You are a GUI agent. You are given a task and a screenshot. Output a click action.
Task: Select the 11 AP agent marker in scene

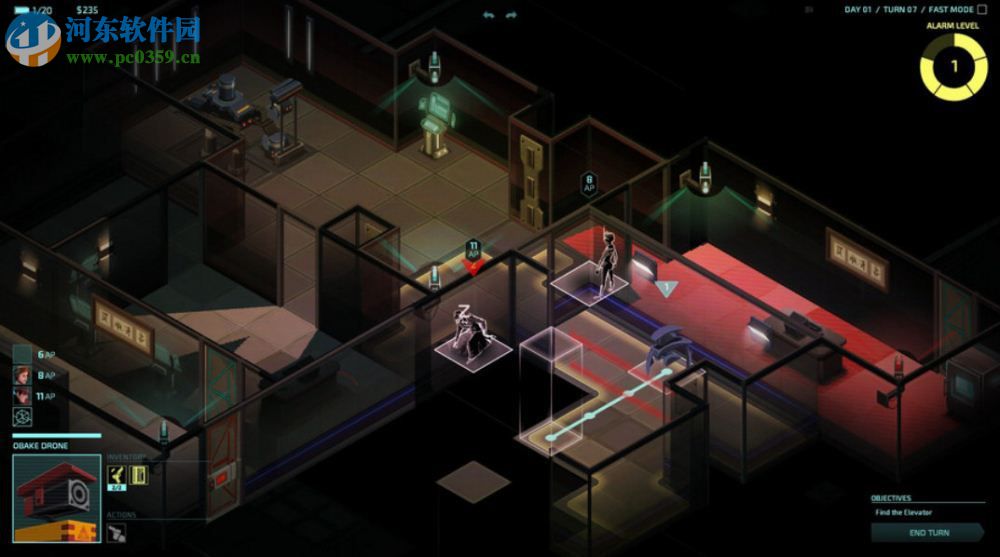point(473,251)
